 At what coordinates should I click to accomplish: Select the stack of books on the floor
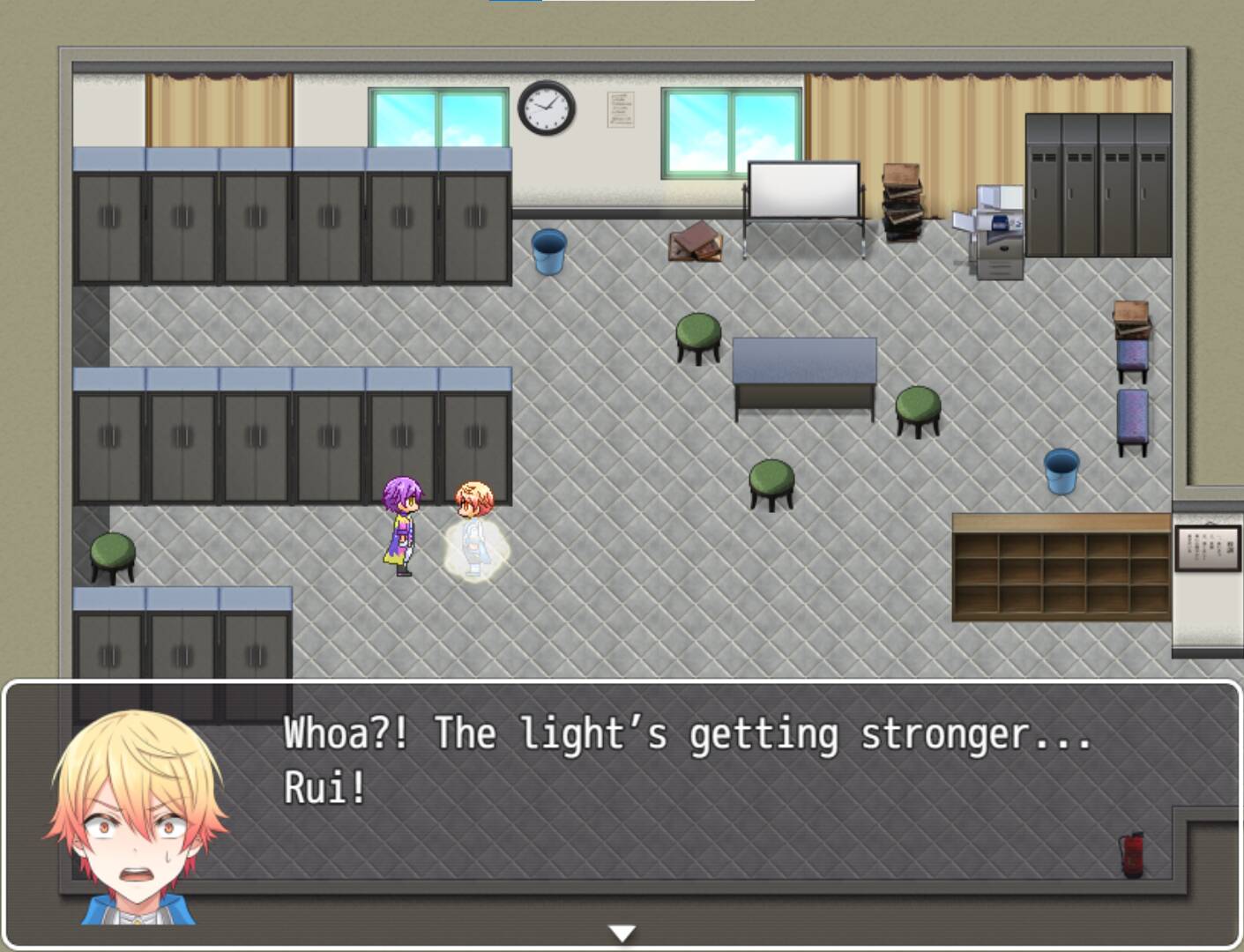point(901,198)
